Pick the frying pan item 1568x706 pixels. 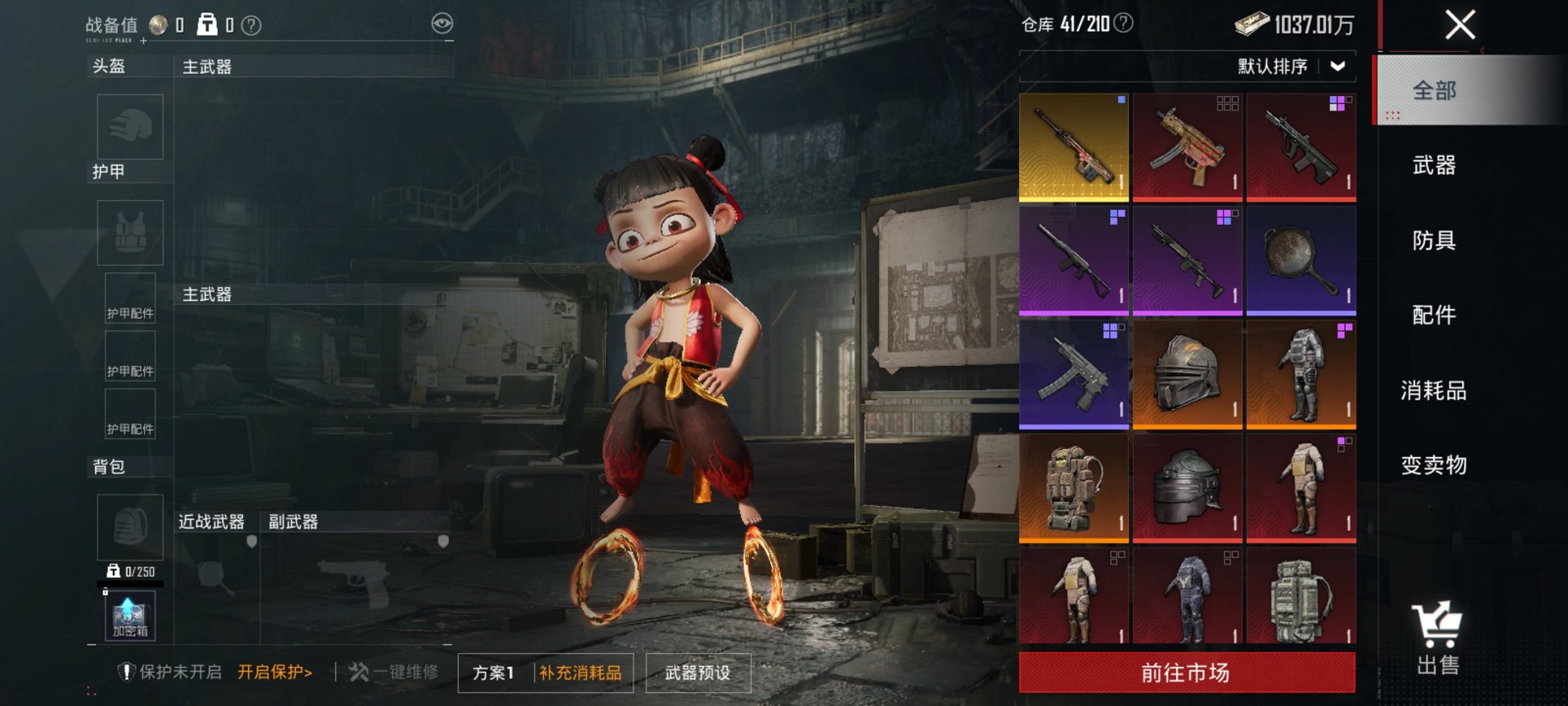[x=1301, y=261]
